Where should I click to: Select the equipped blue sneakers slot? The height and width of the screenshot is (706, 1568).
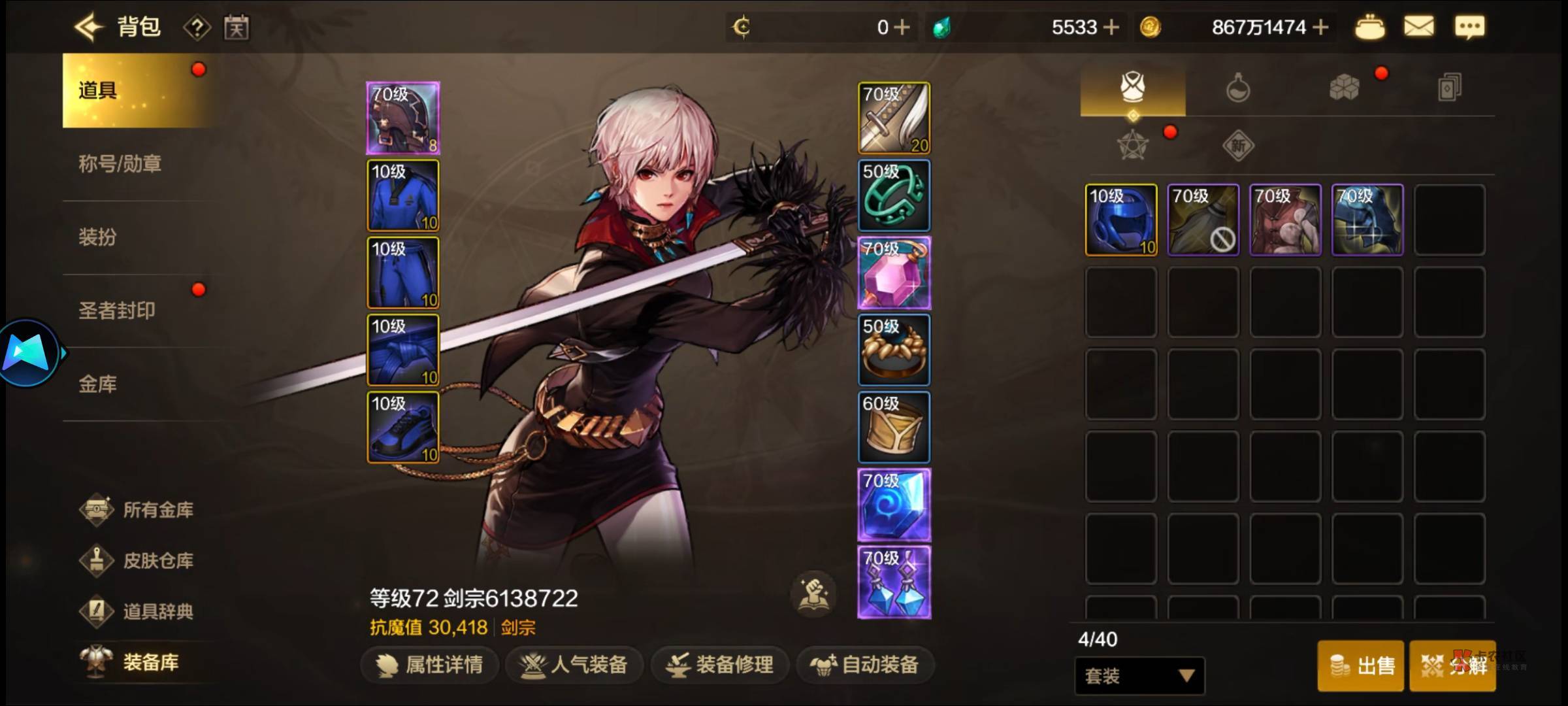(x=403, y=428)
